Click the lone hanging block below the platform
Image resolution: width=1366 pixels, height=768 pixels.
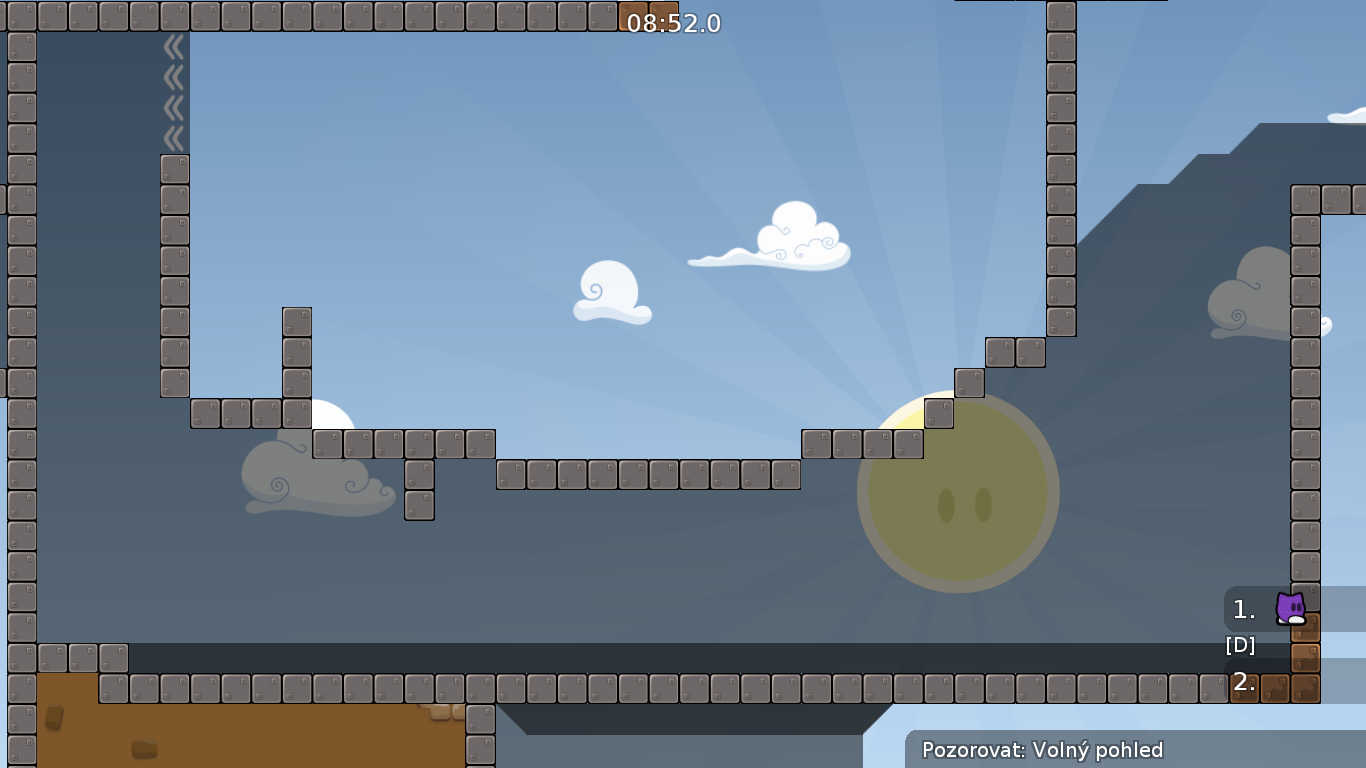418,504
